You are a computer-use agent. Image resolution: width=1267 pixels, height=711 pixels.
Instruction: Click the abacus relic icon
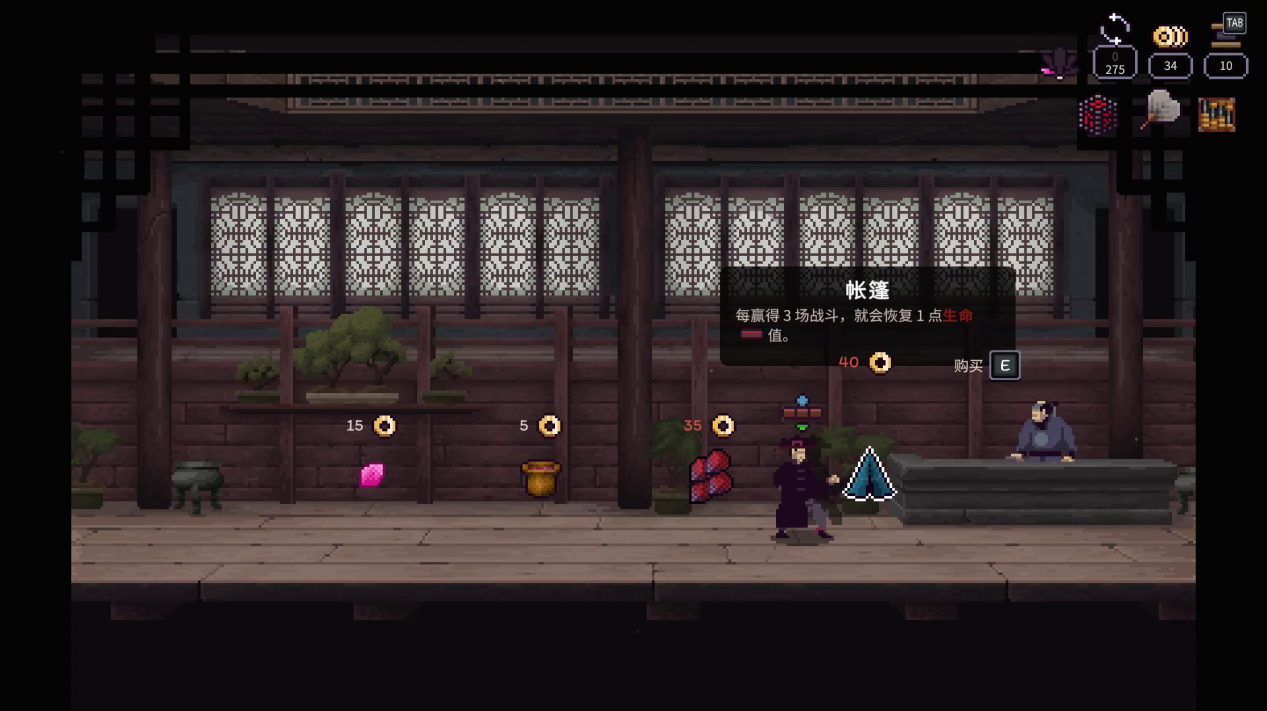tap(1216, 114)
